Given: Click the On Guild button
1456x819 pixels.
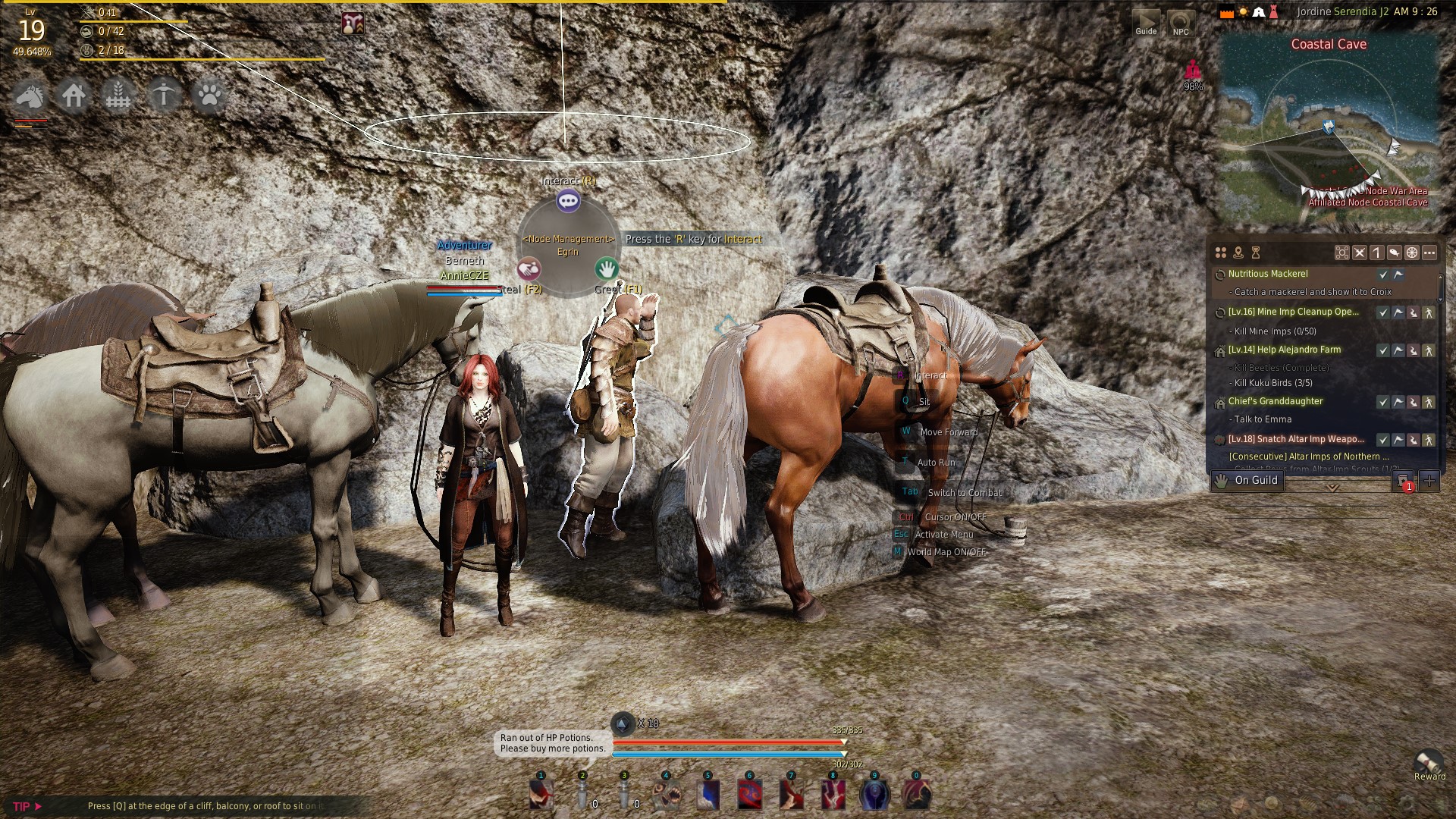Looking at the screenshot, I should click(x=1247, y=480).
